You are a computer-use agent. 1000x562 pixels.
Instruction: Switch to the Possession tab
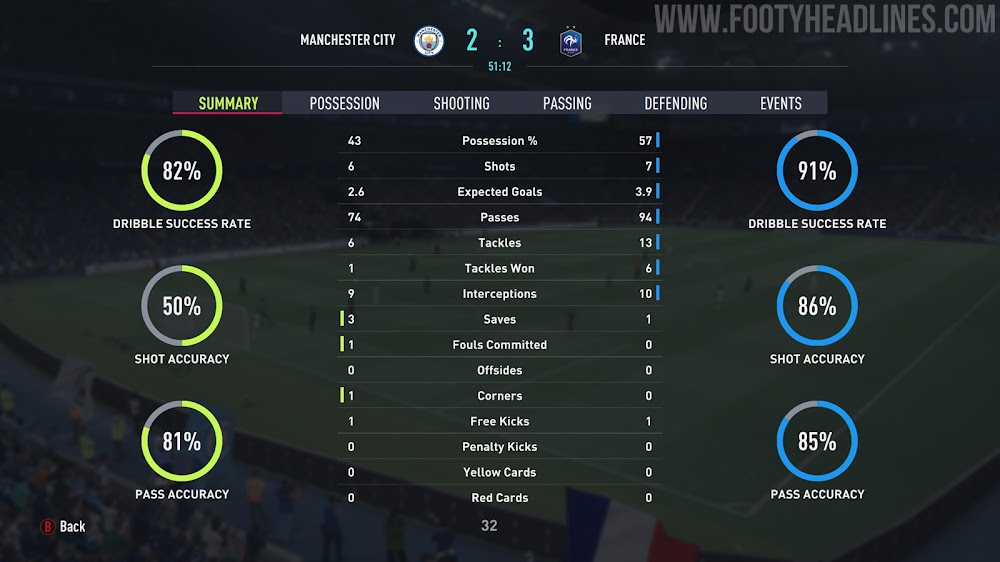tap(344, 103)
